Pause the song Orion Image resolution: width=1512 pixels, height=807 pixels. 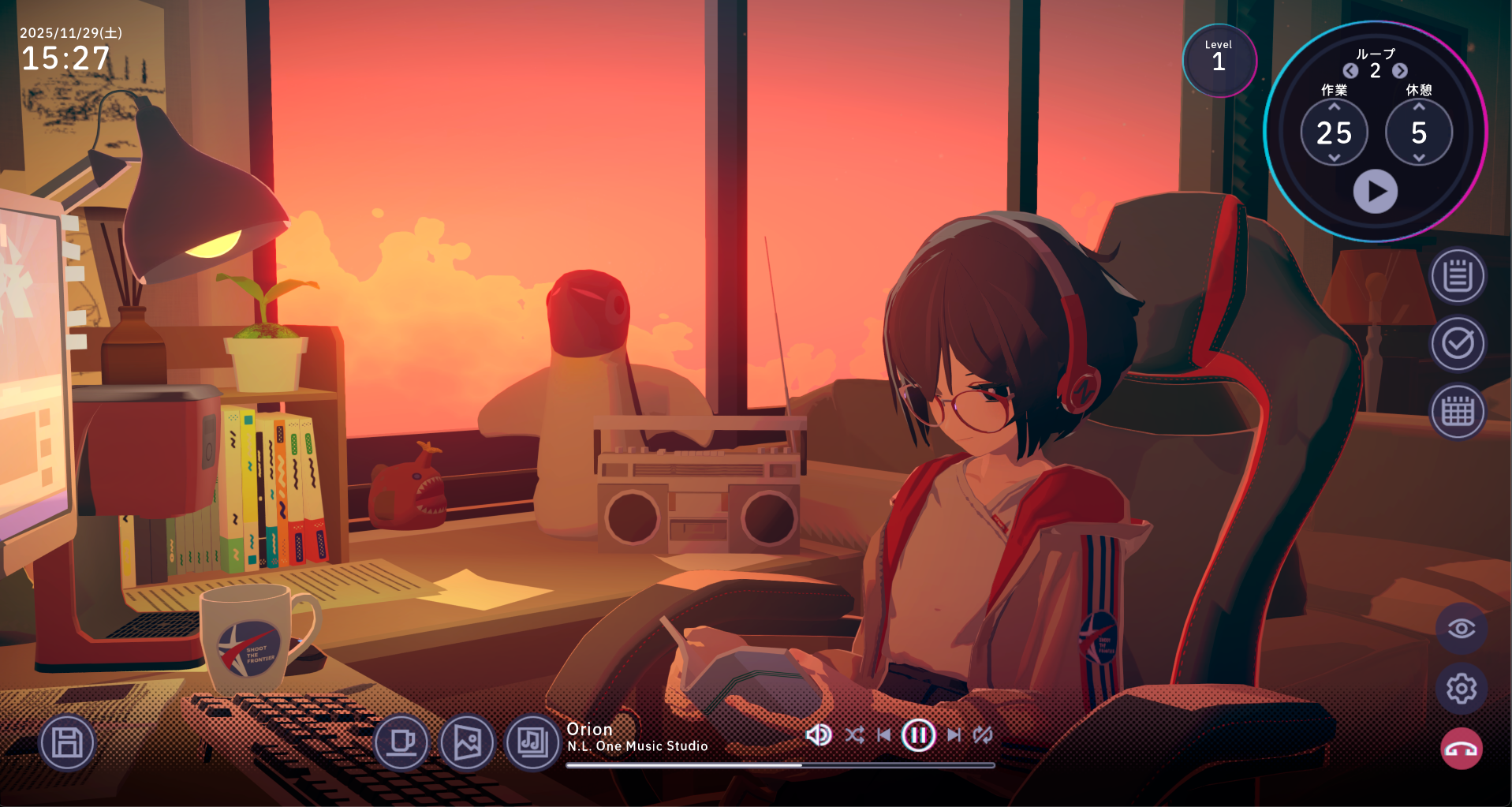tap(918, 735)
